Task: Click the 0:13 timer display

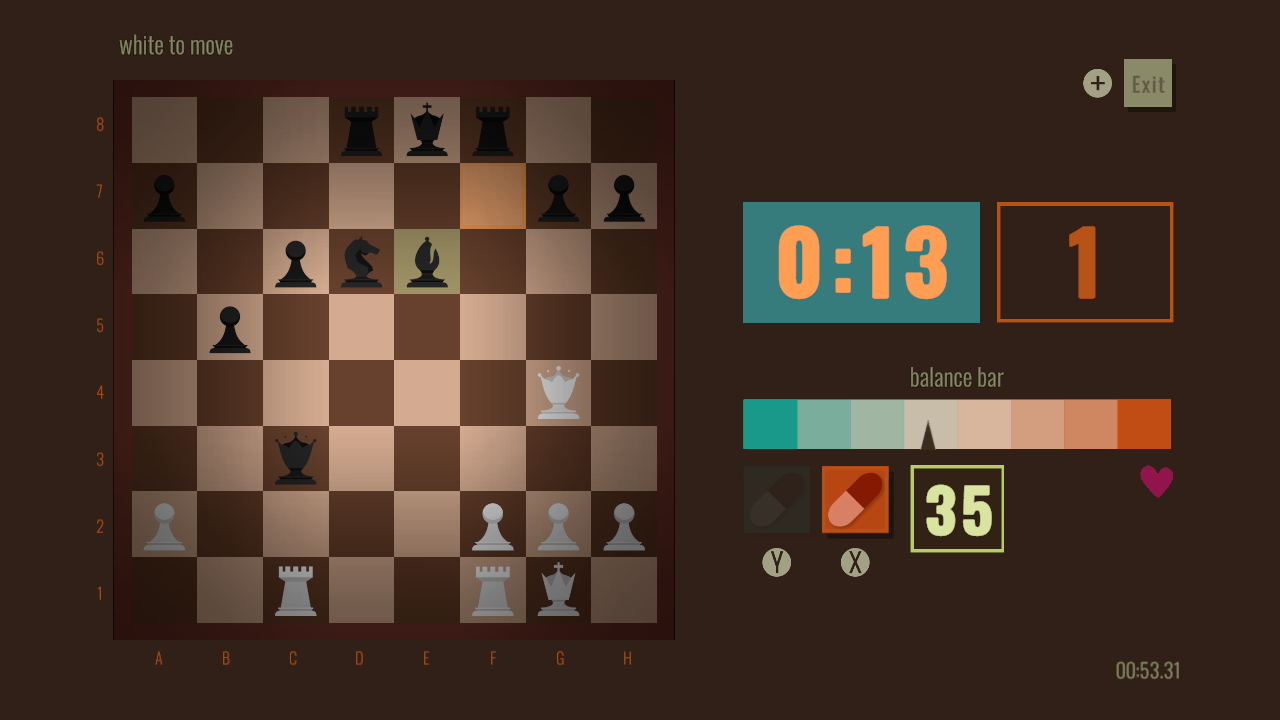Action: point(861,262)
